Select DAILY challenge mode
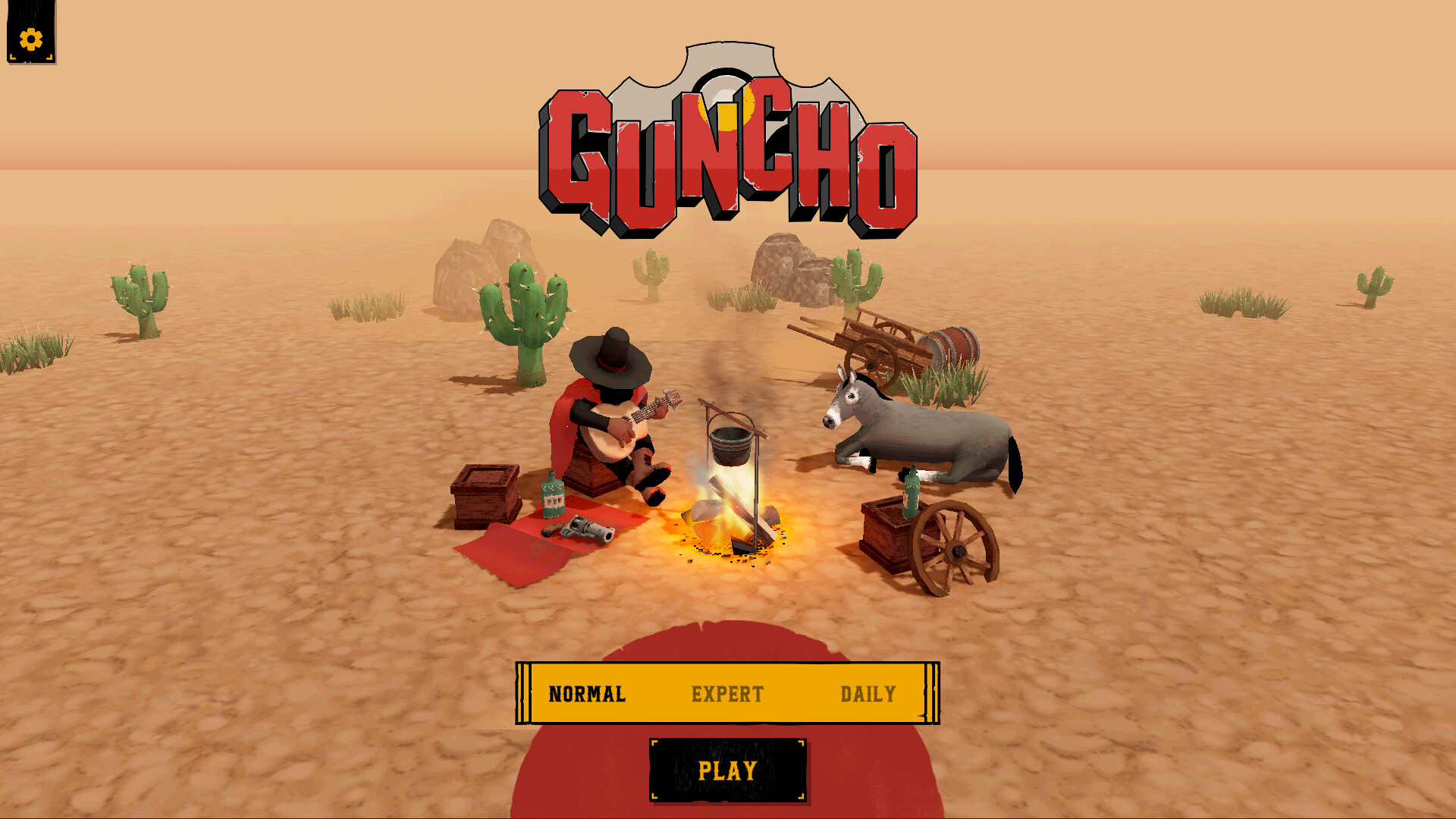This screenshot has height=819, width=1456. point(867,693)
